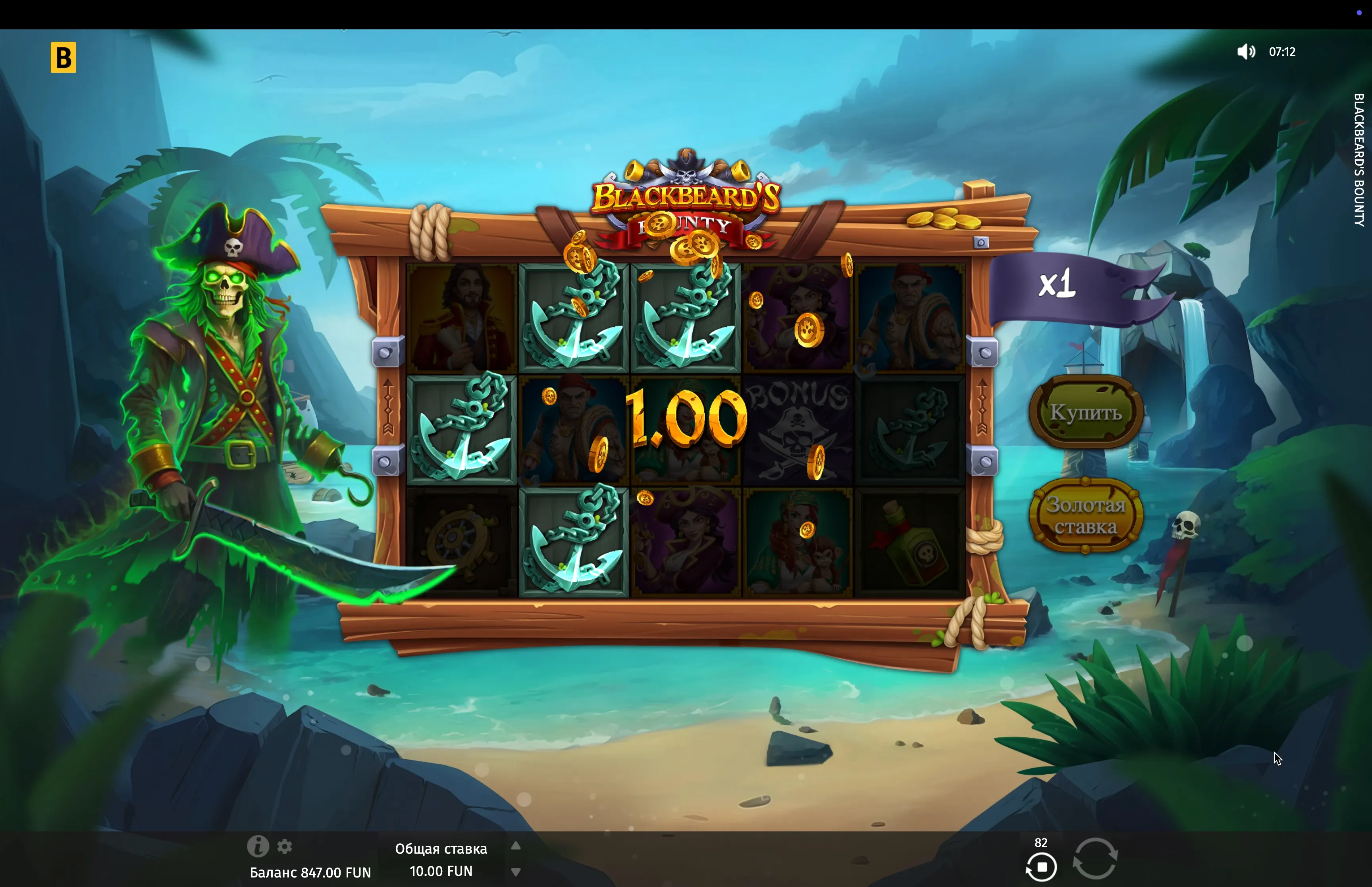Decrease the total bet with down arrow
The width and height of the screenshot is (1372, 887).
point(516,872)
